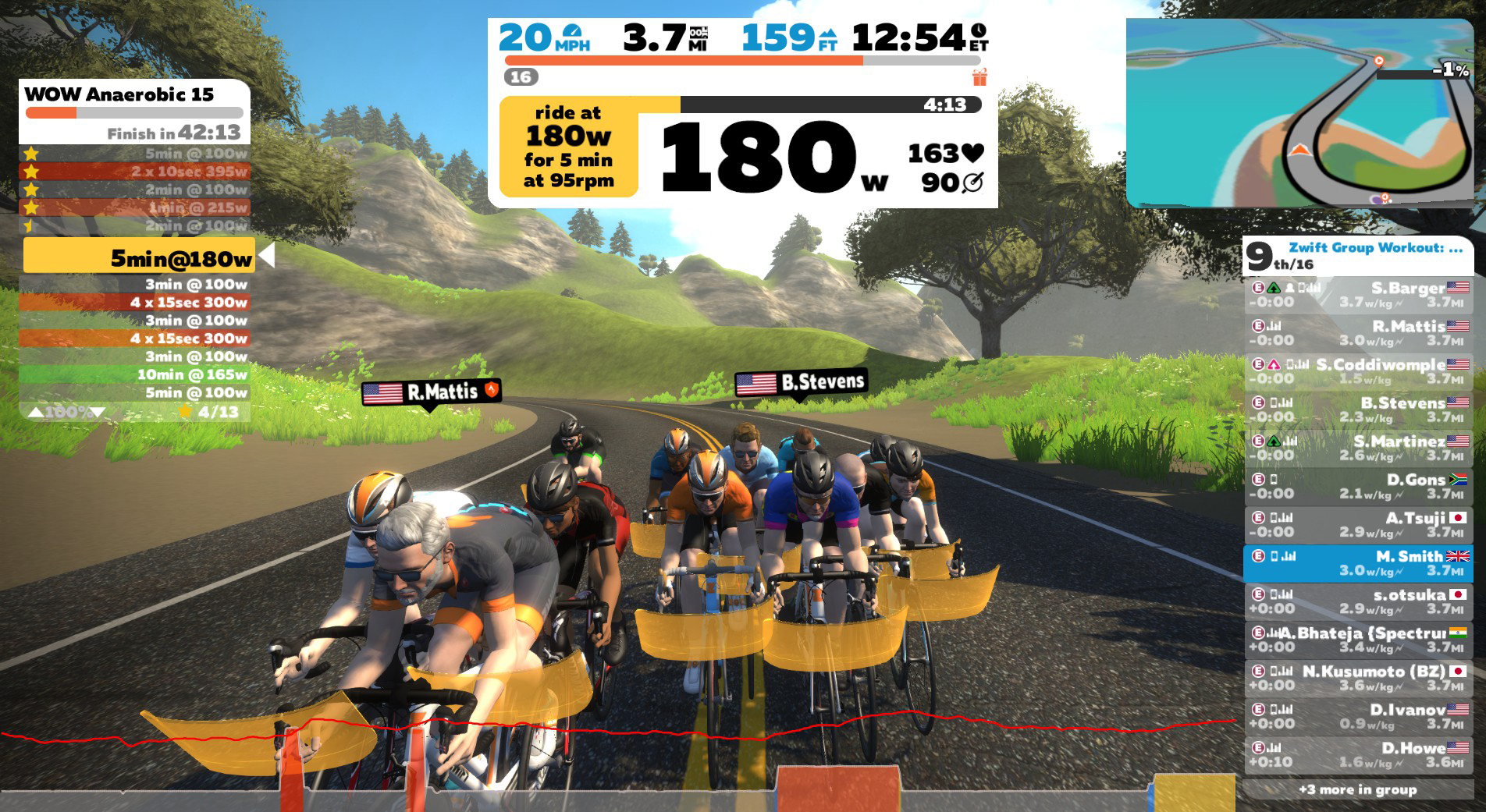Click the orange gift box icon

click(x=979, y=77)
